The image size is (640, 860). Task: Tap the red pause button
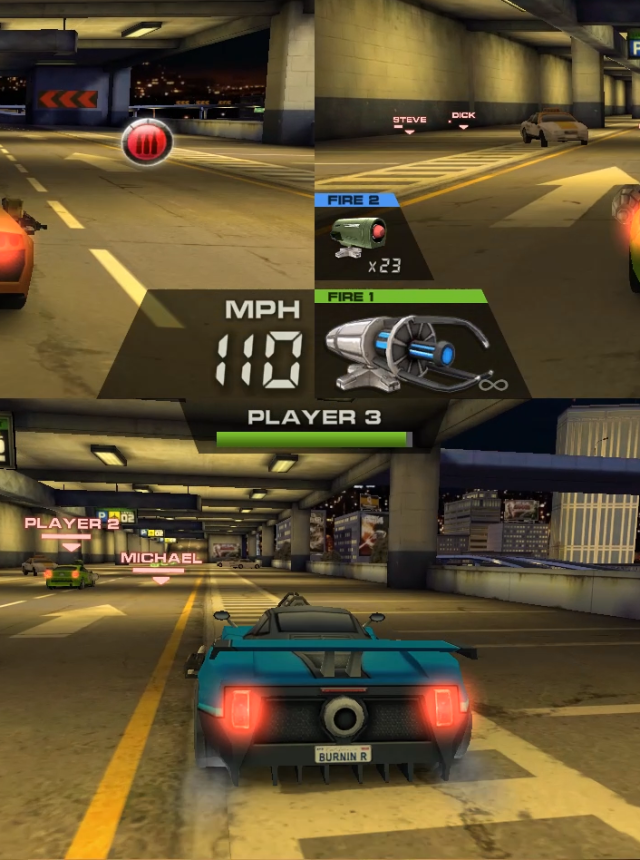147,142
